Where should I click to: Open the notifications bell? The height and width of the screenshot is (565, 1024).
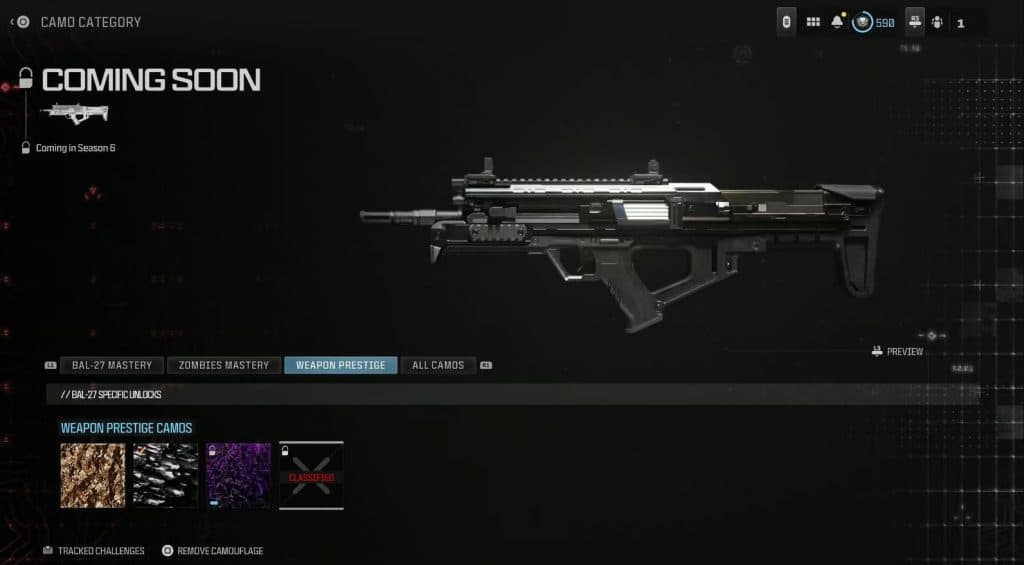pyautogui.click(x=838, y=22)
